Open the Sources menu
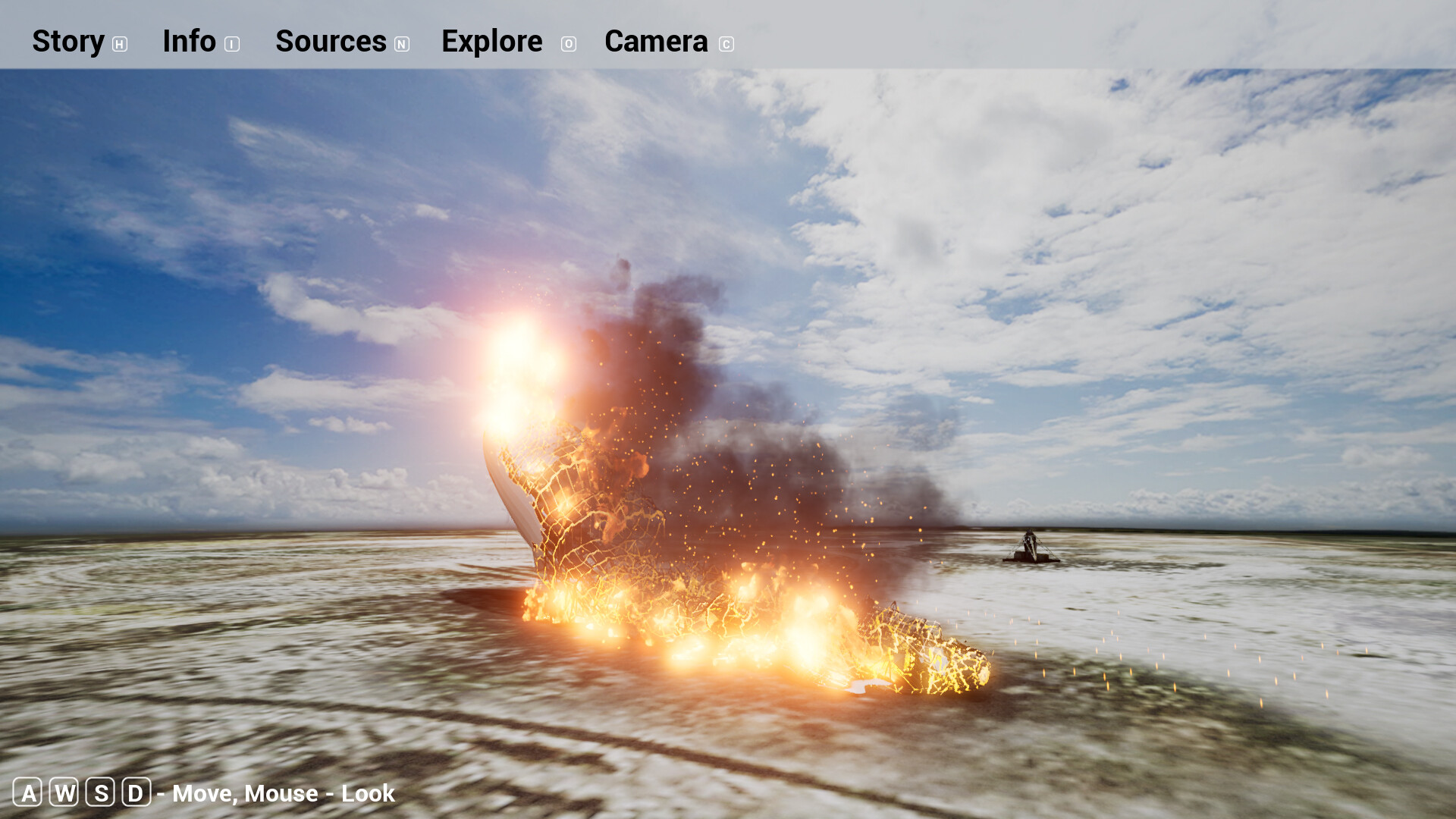1456x819 pixels. click(x=331, y=42)
